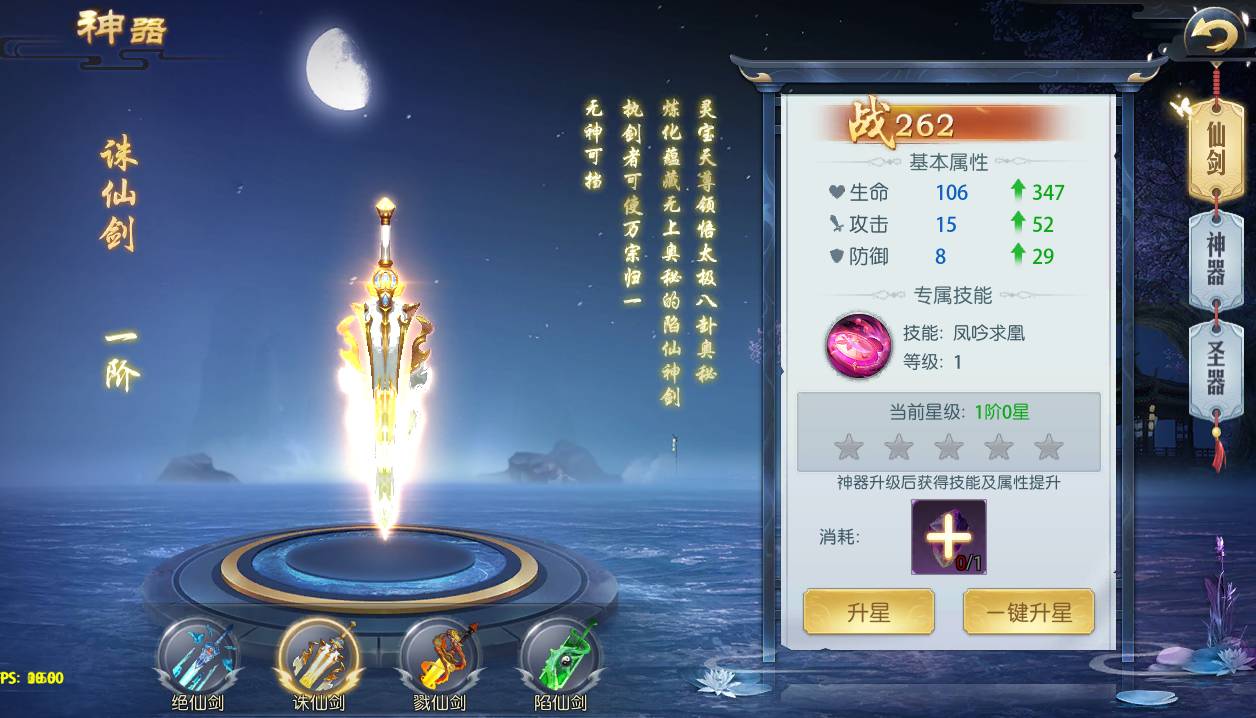
Task: Open the 神器 side tab
Action: pyautogui.click(x=1215, y=259)
